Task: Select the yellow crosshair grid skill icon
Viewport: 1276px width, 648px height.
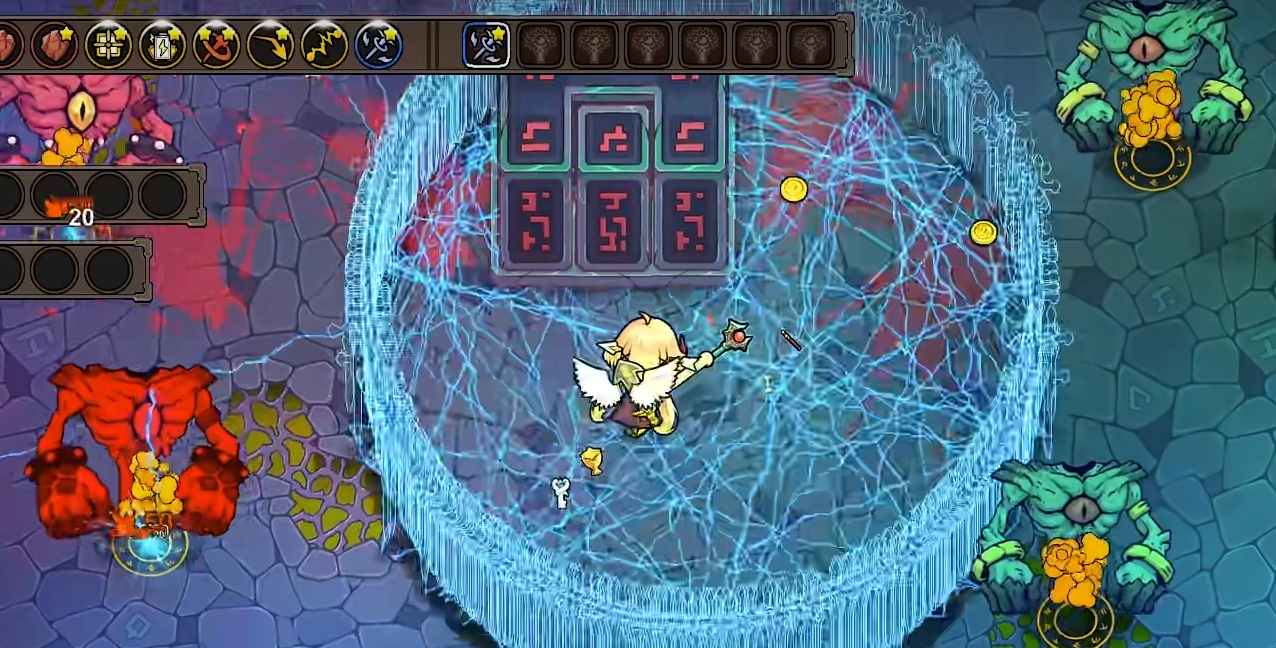Action: coord(108,45)
